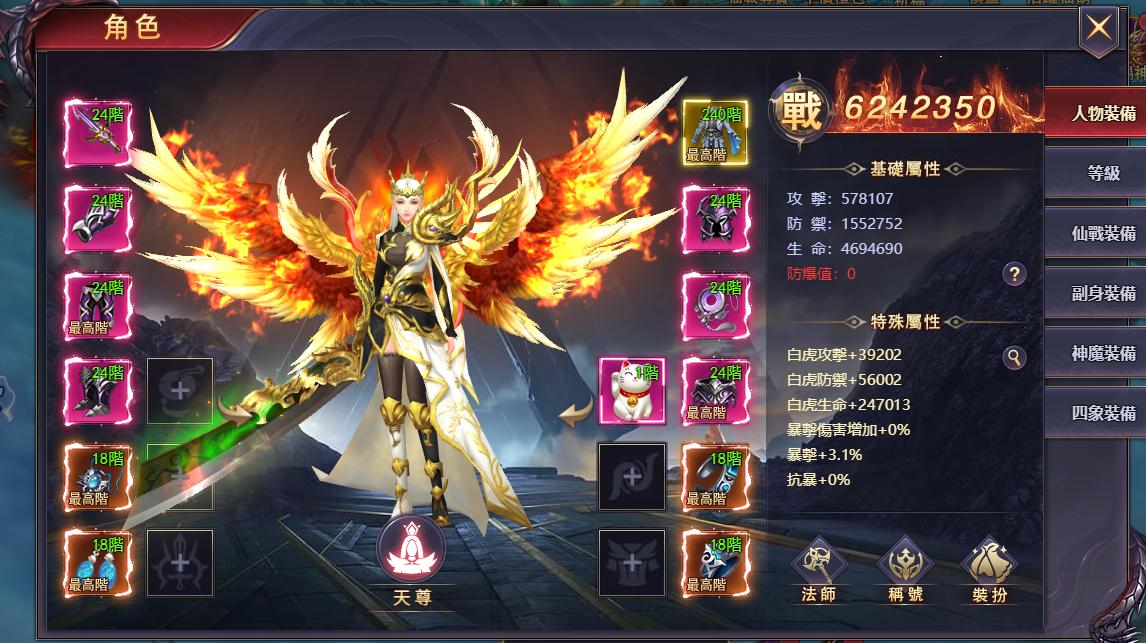Select the 24階 helmet slot
This screenshot has height=643, width=1146.
pyautogui.click(x=714, y=218)
